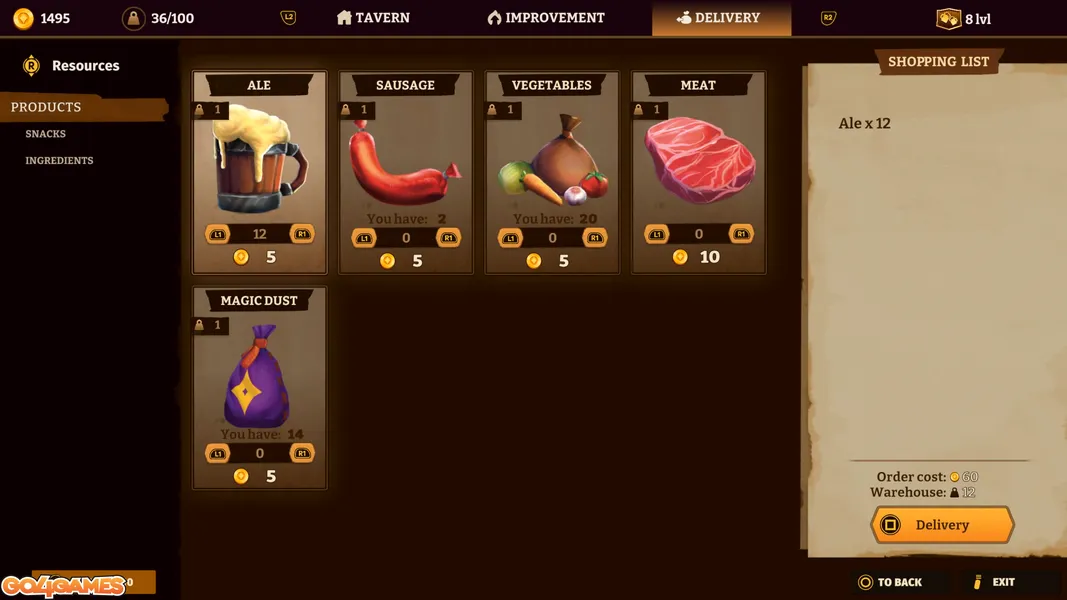Show the Ingredients subcategory
The width and height of the screenshot is (1067, 600).
point(59,161)
